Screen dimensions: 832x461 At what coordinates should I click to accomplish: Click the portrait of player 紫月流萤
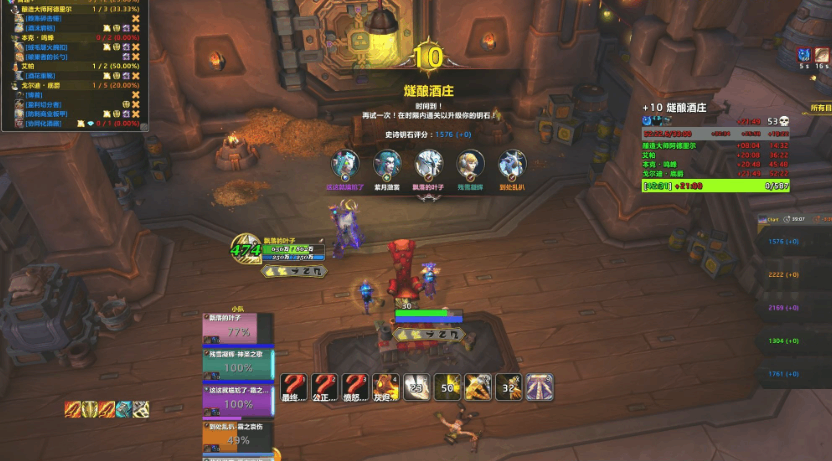tap(386, 164)
